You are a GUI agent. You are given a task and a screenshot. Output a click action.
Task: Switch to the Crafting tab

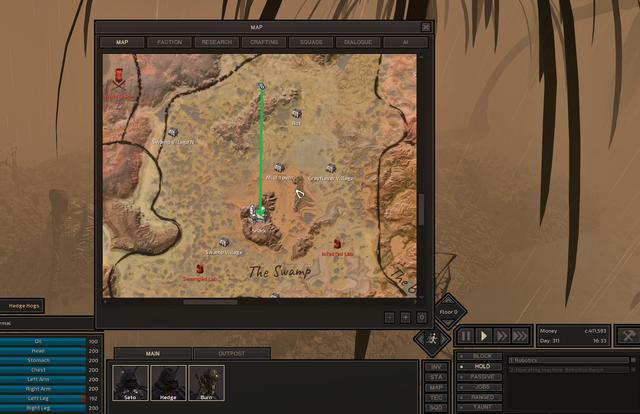click(264, 42)
